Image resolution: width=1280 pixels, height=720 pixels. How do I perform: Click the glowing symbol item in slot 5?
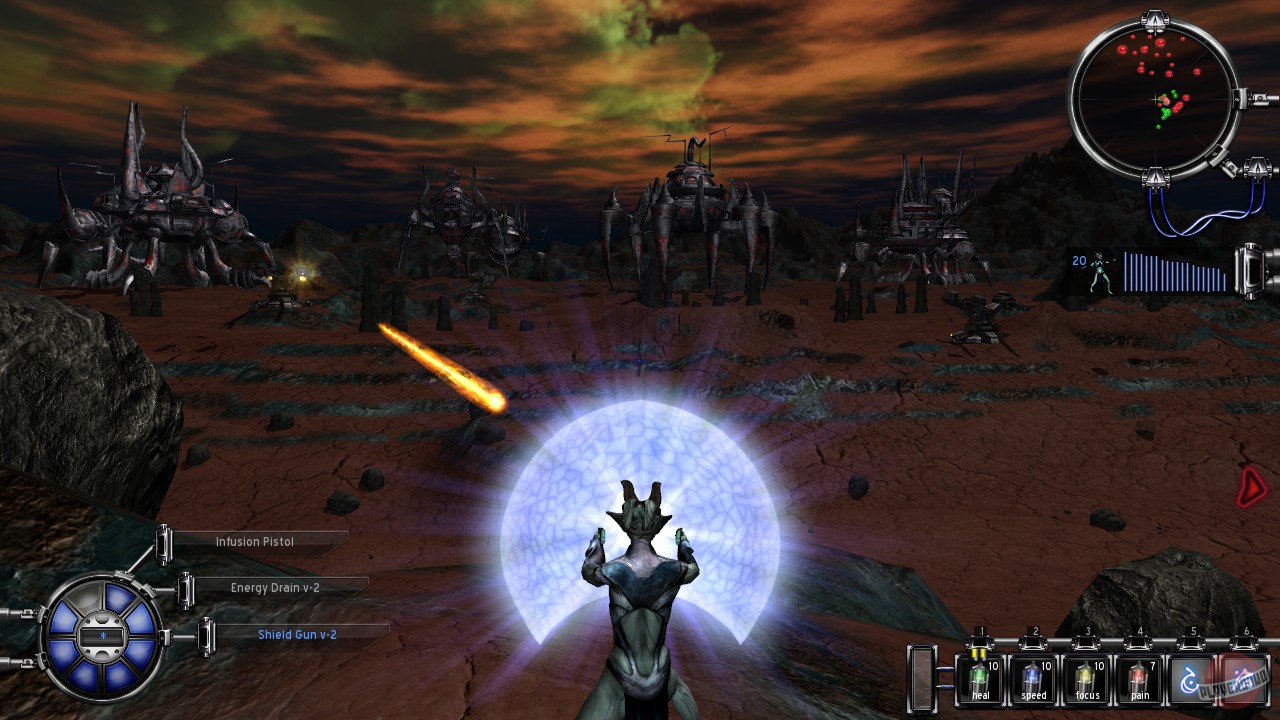(x=1190, y=678)
